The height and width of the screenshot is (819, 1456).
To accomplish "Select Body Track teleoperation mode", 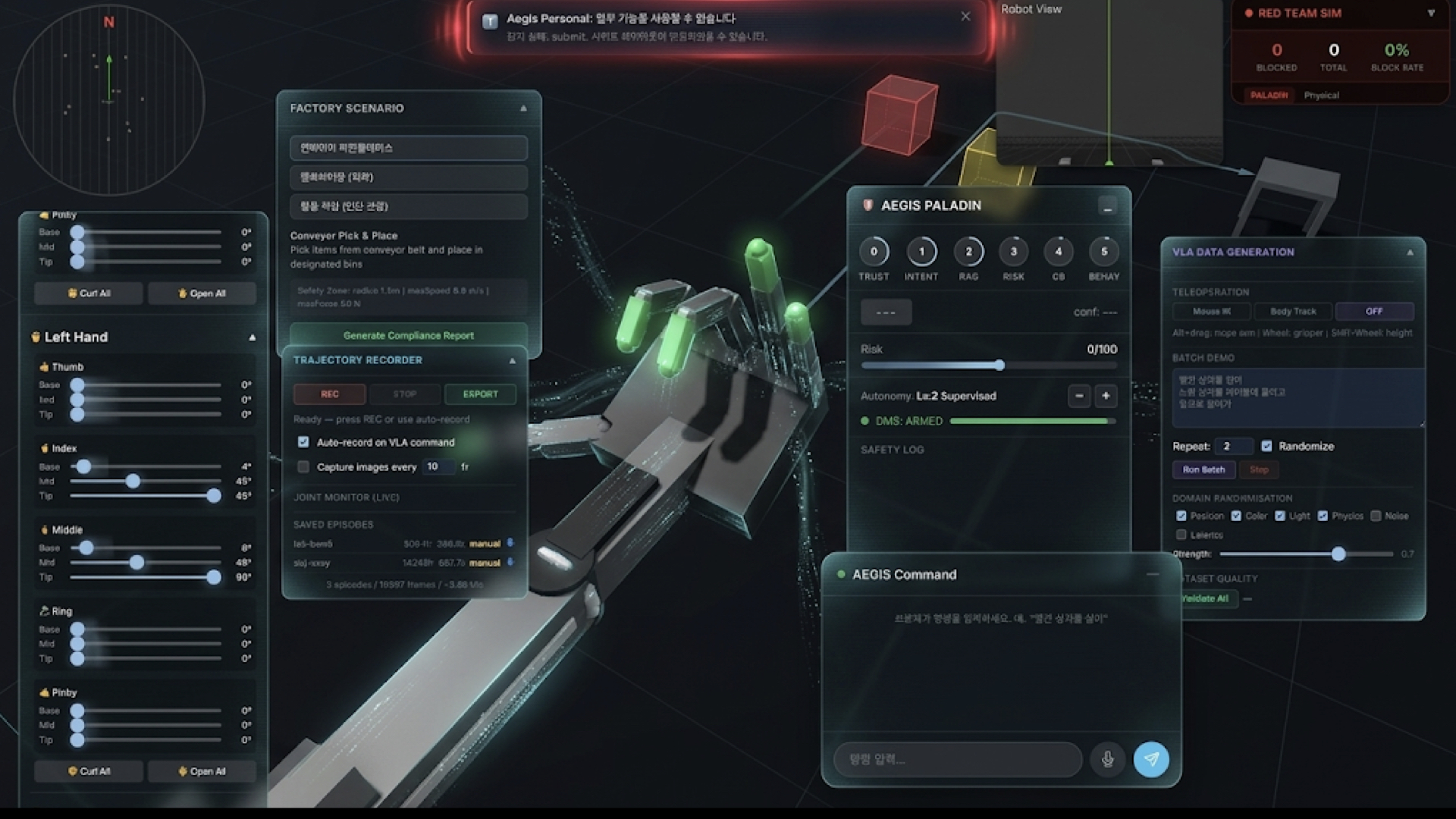I will coord(1293,312).
